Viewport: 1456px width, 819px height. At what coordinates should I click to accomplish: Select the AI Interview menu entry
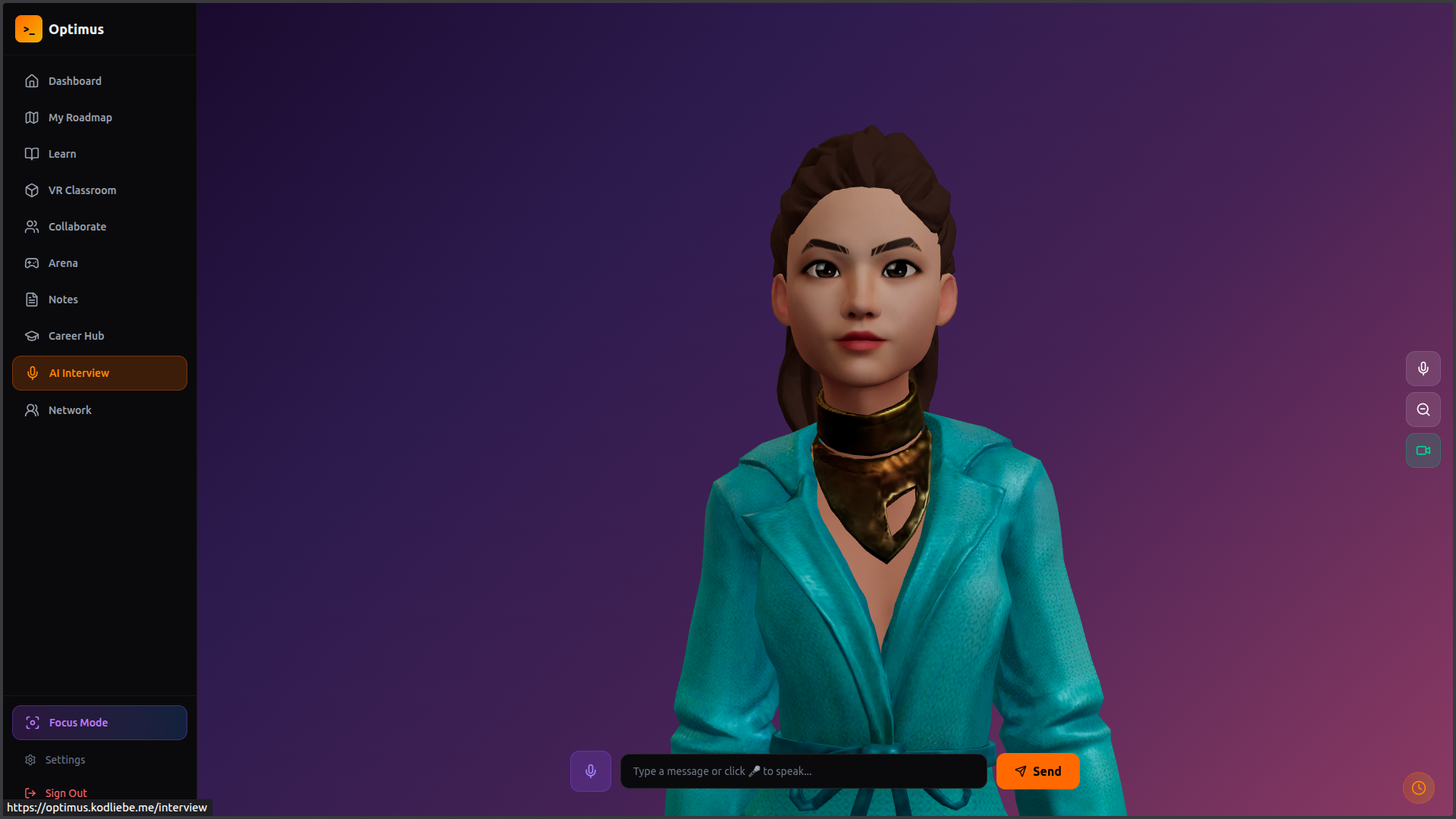tap(99, 373)
